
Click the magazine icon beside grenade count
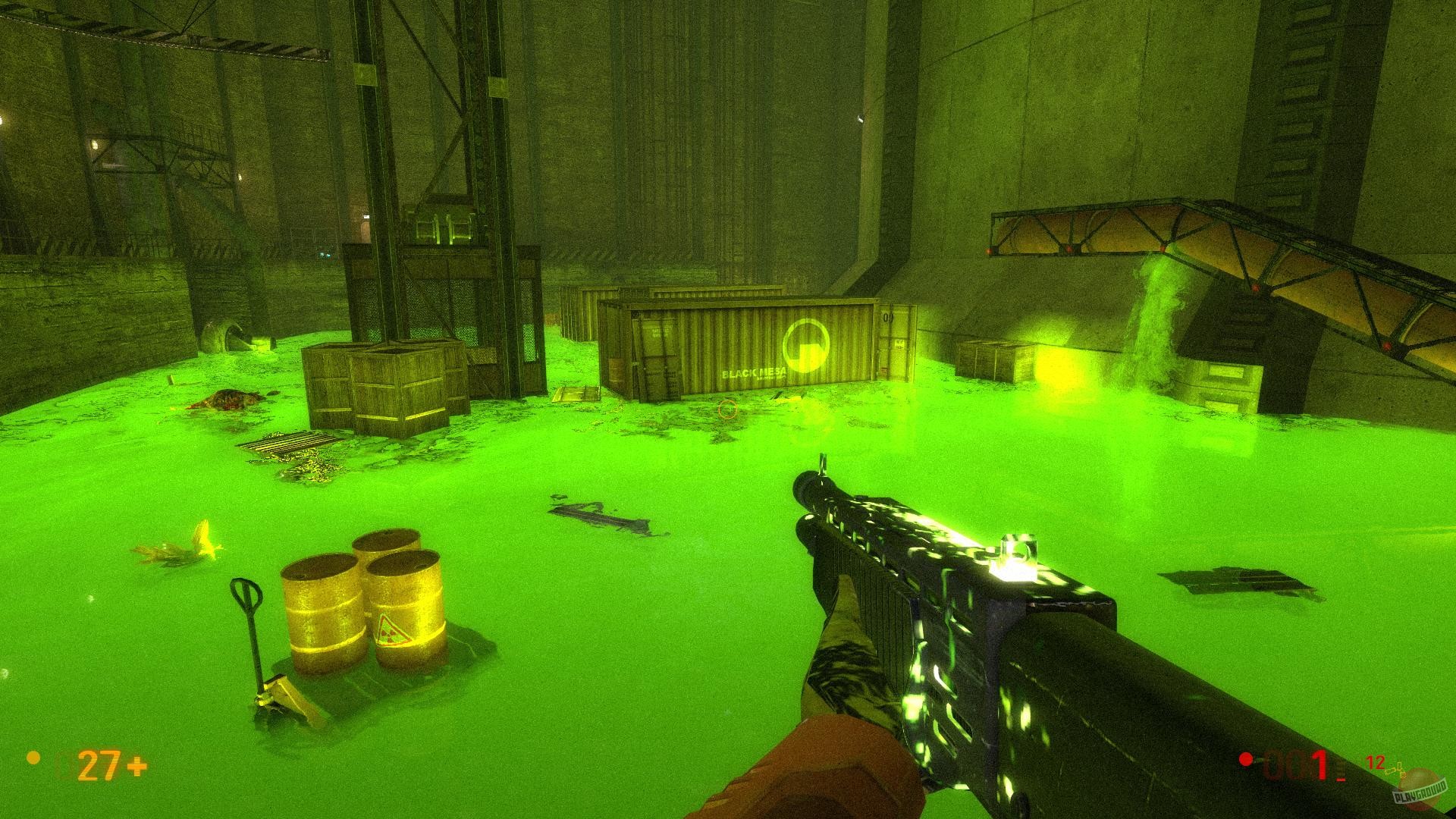[x=1389, y=770]
